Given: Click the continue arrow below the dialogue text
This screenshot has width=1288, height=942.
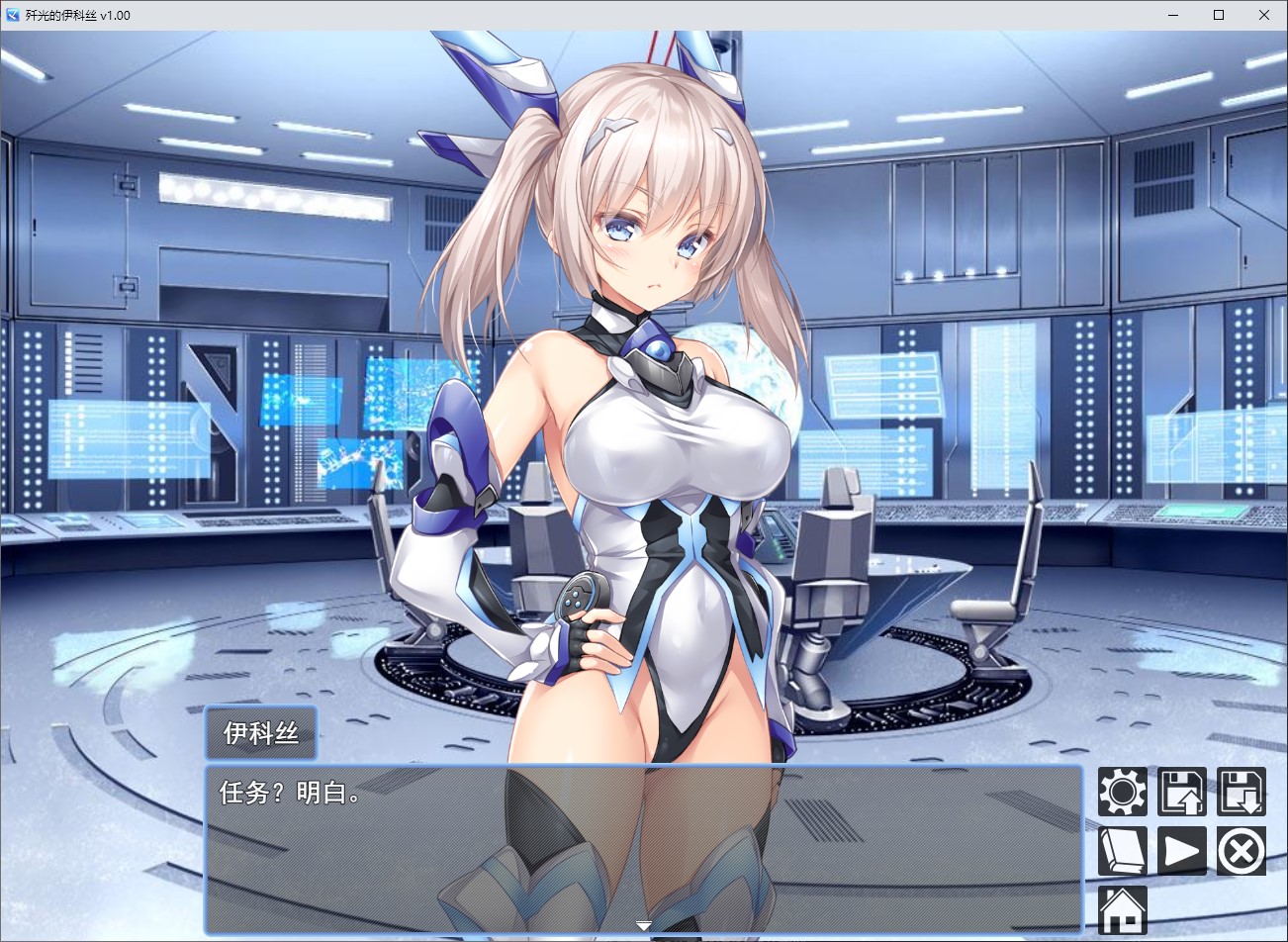Looking at the screenshot, I should pos(643,925).
